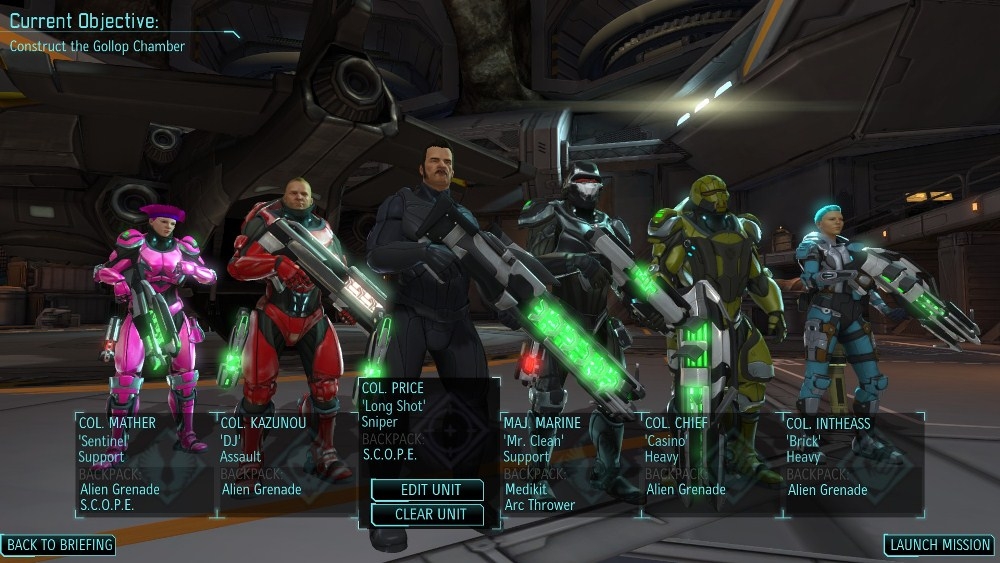Image resolution: width=1000 pixels, height=563 pixels.
Task: Select Col. Chief 'Casino' squad slot
Action: coord(711,463)
